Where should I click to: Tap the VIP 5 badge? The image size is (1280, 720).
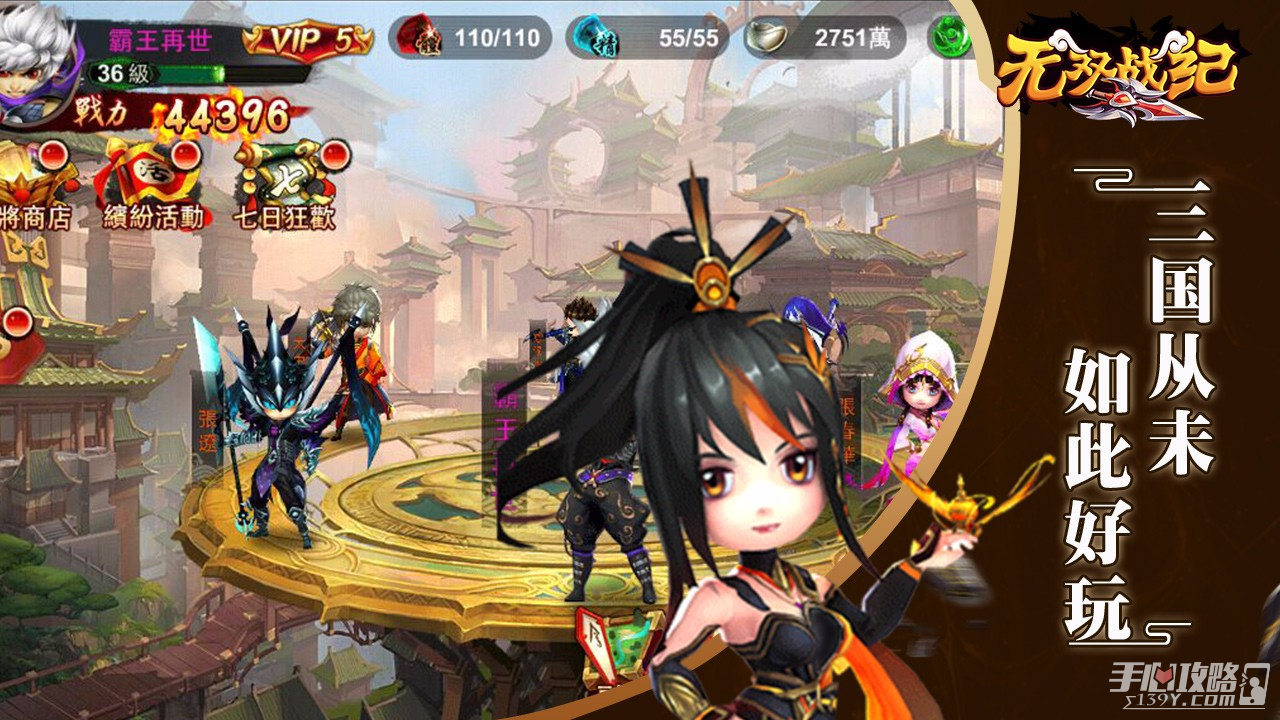(x=308, y=40)
